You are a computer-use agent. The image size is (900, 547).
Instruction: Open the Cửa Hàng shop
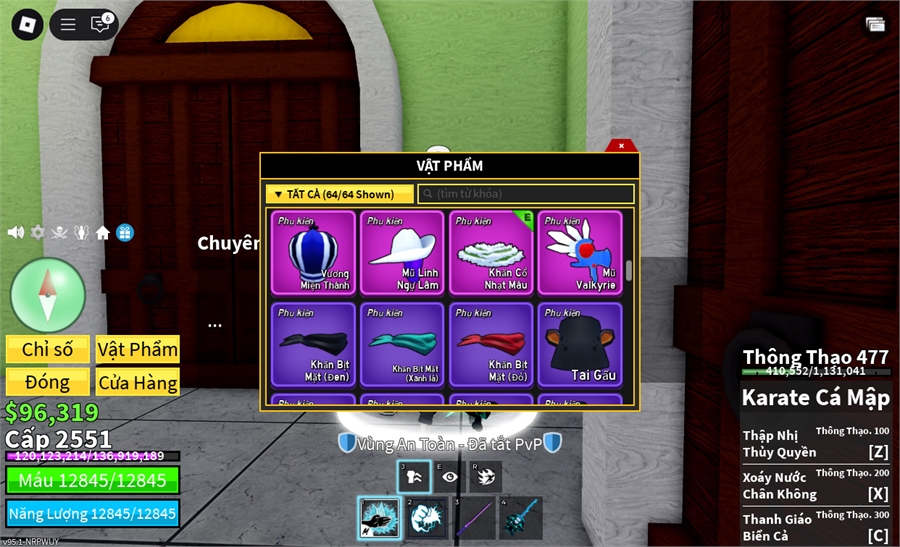138,382
